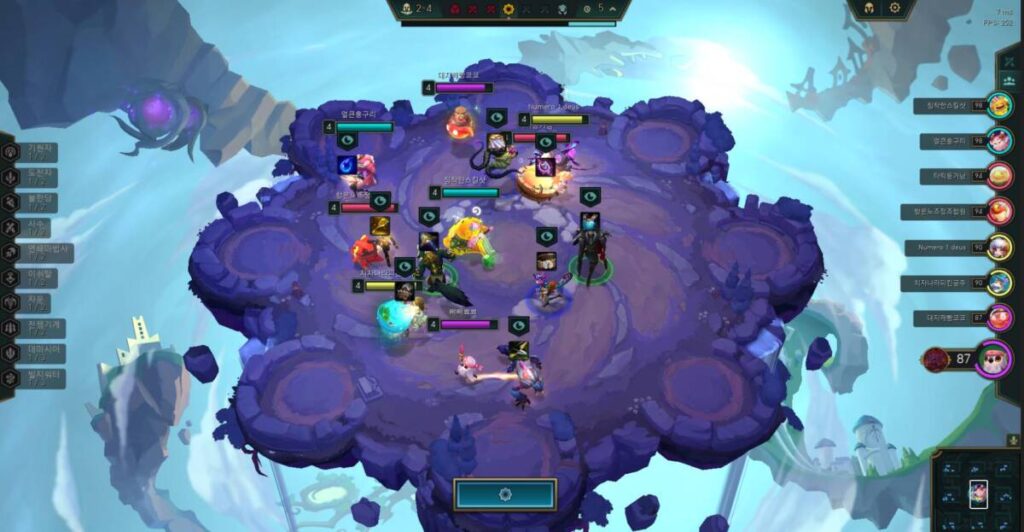The image size is (1024, 532).
Task: Open the settings gear icon
Action: coord(894,8)
